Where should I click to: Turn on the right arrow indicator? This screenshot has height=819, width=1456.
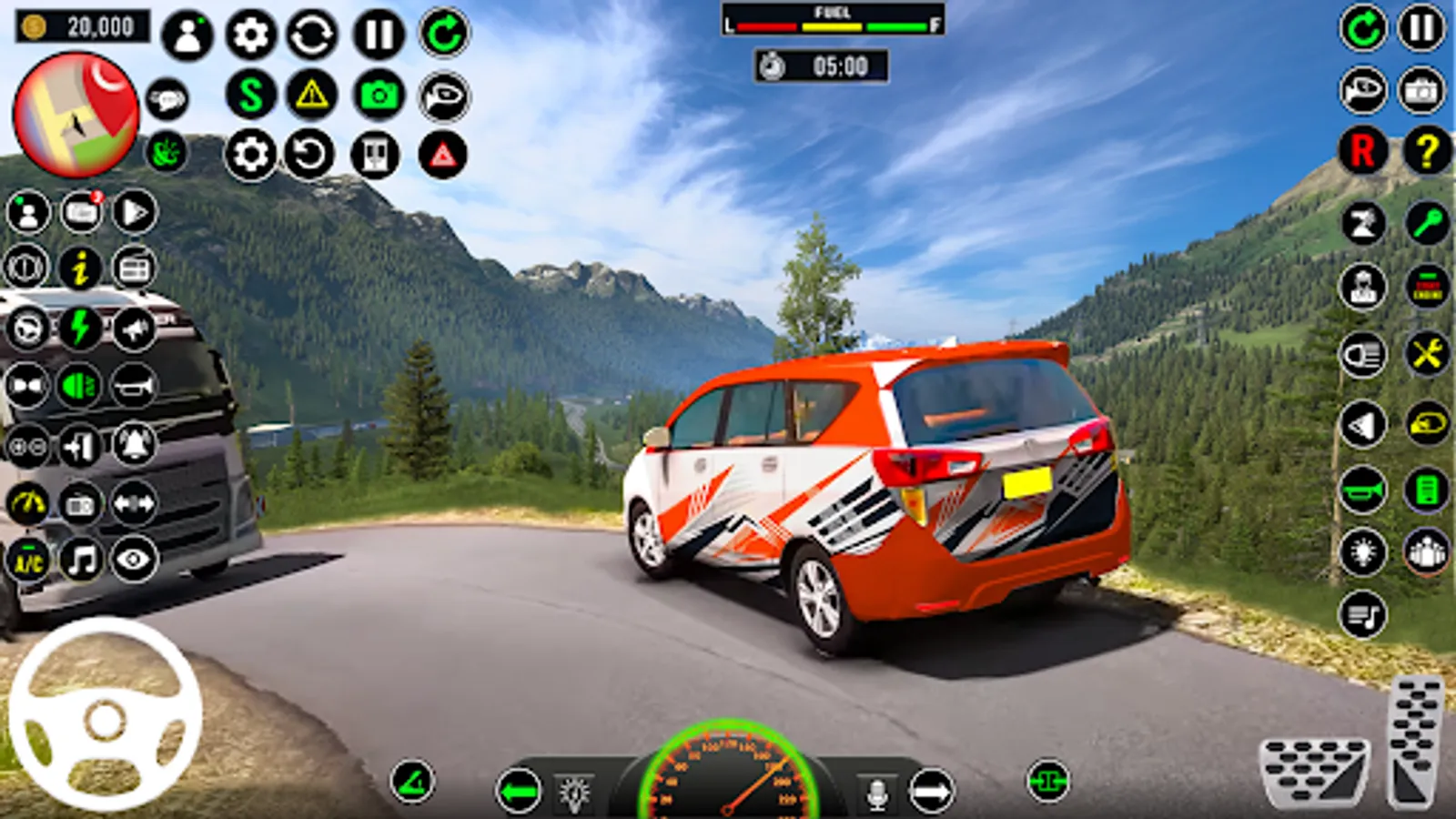point(931,792)
